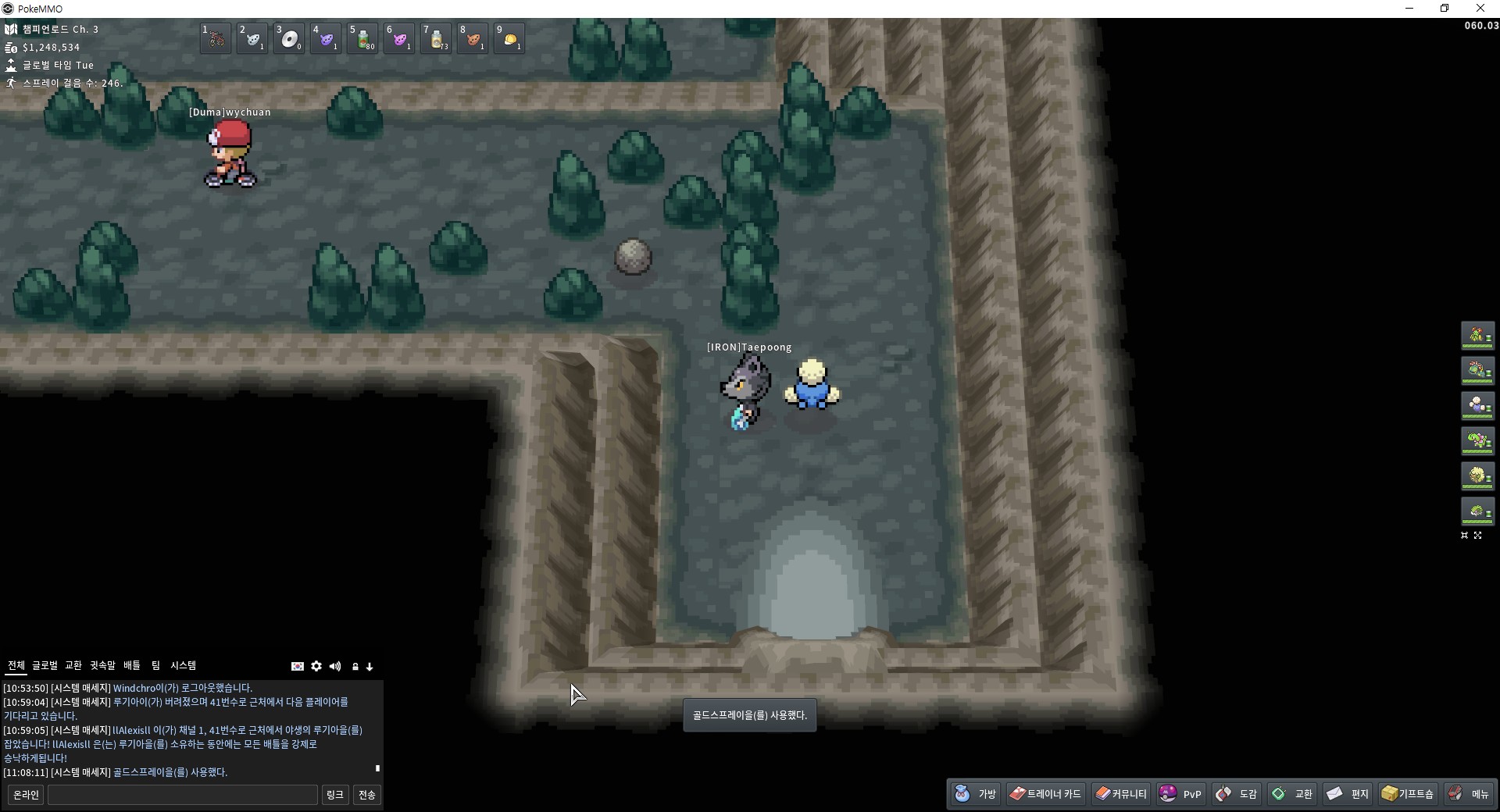This screenshot has width=1500, height=812.
Task: Open chat settings with the gear icon
Action: point(316,666)
